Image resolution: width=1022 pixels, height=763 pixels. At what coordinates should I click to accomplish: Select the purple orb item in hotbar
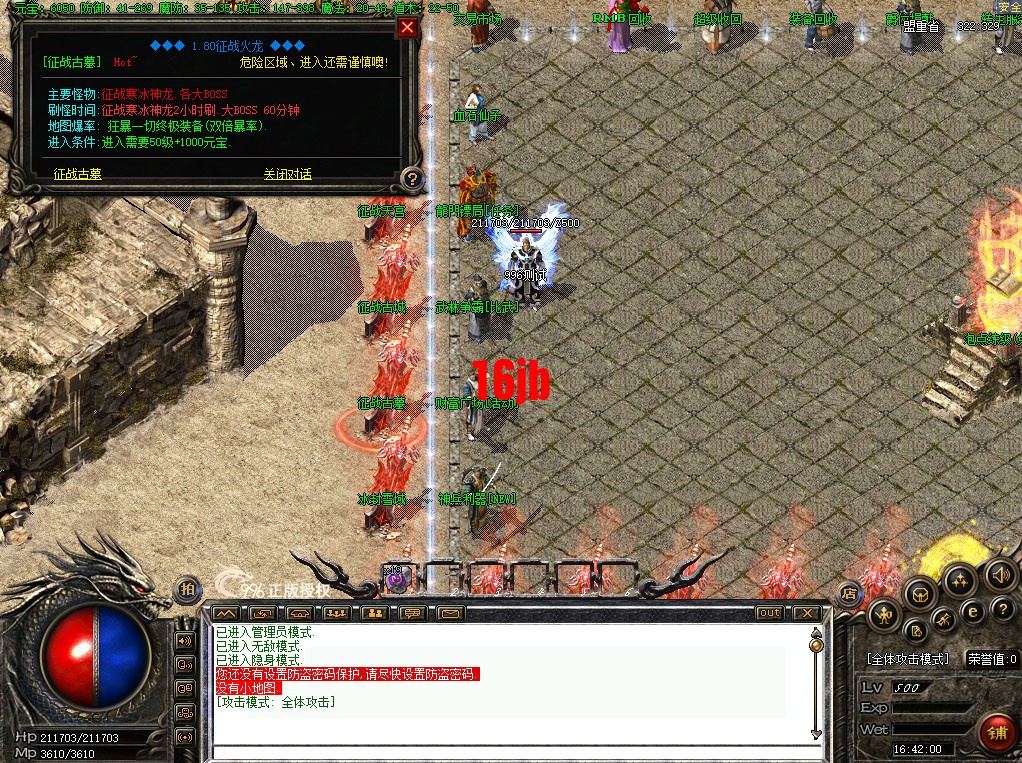point(395,577)
